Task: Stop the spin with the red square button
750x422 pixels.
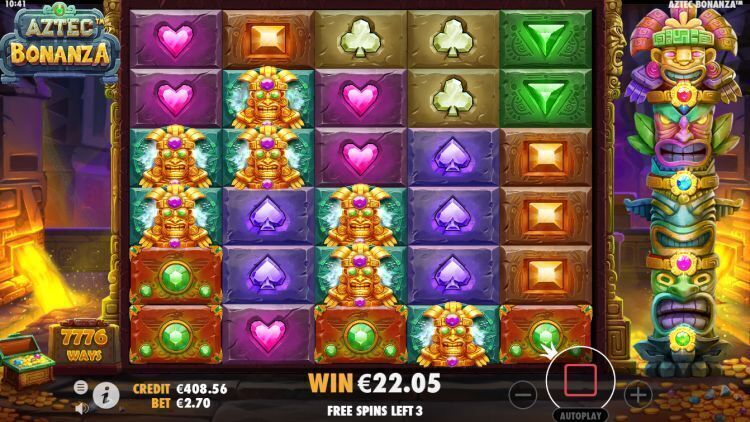Action: (580, 381)
